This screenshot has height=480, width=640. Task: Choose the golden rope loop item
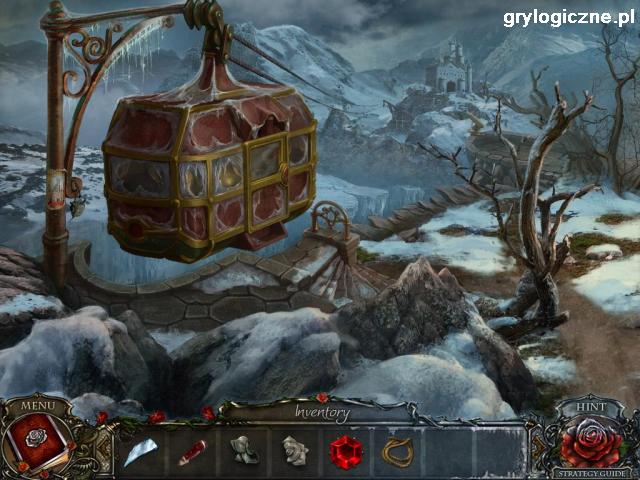pos(396,452)
